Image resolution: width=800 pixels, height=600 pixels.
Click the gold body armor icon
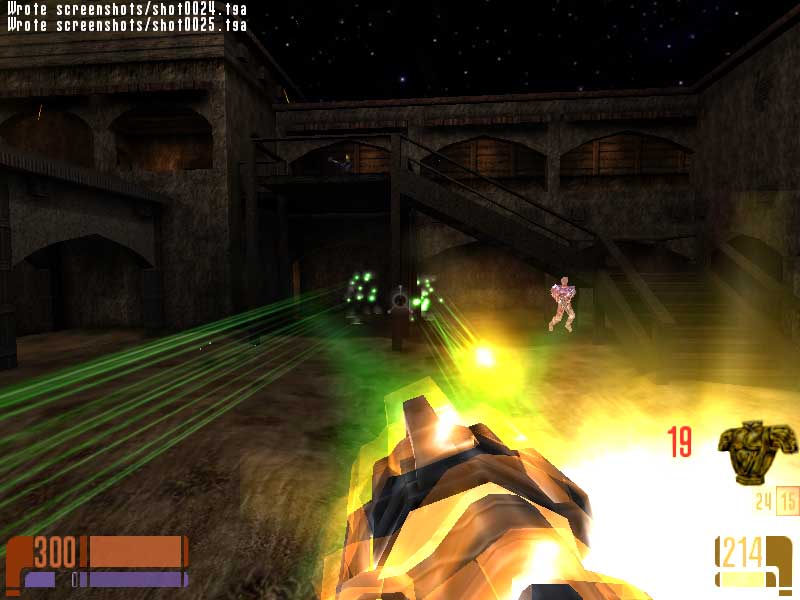(758, 451)
